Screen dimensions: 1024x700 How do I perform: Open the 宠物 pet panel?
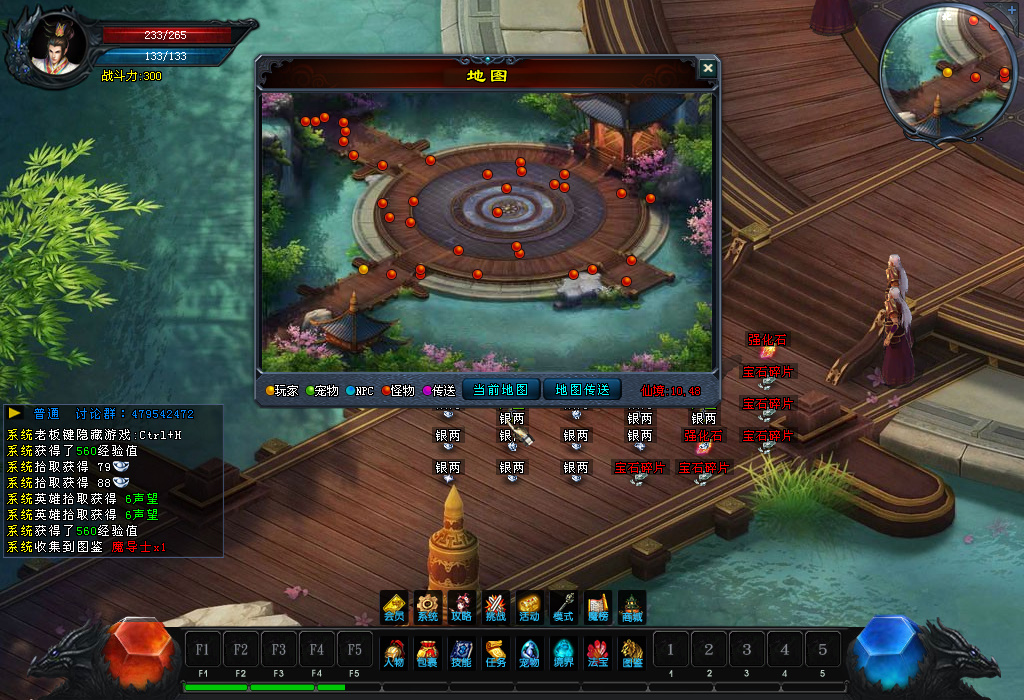coord(530,652)
